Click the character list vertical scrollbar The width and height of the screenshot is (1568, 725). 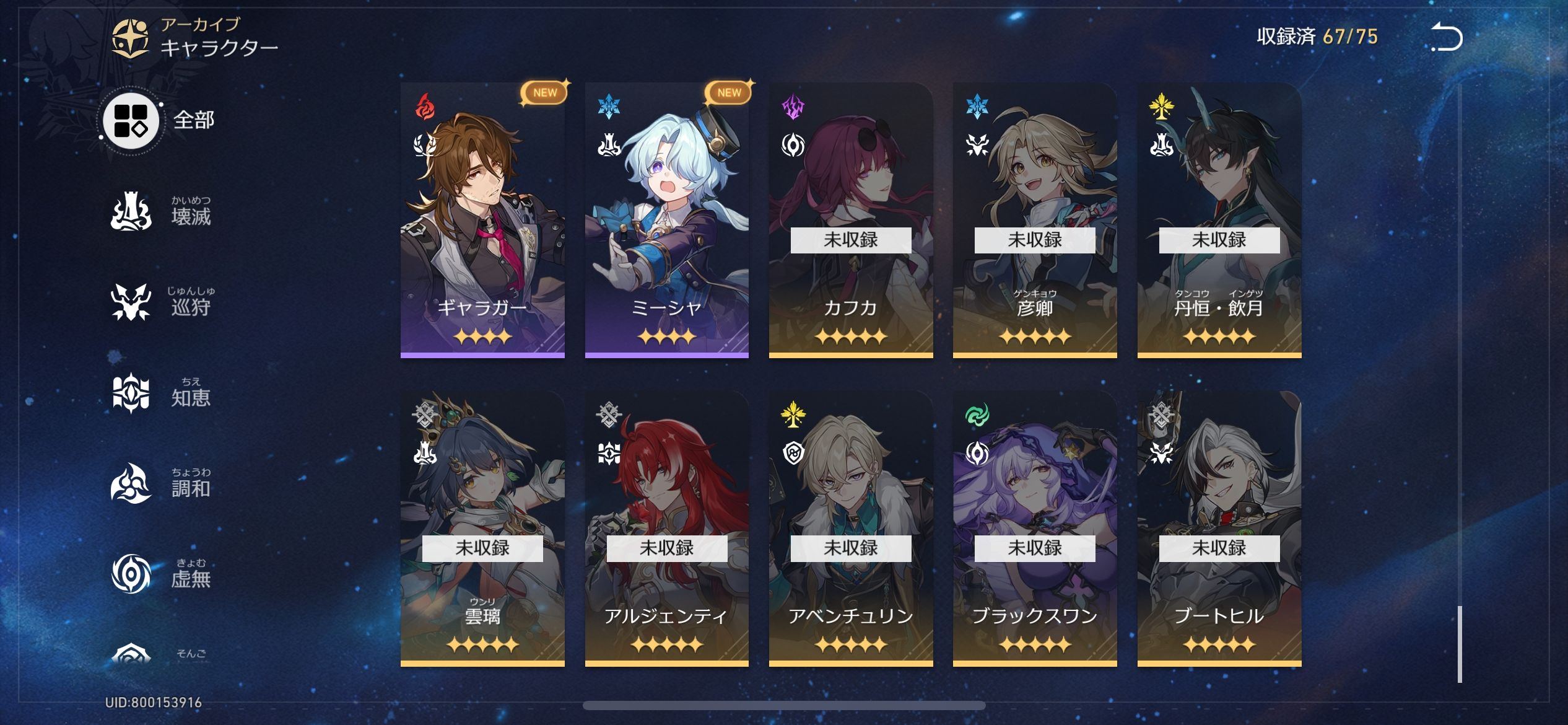coord(1460,643)
